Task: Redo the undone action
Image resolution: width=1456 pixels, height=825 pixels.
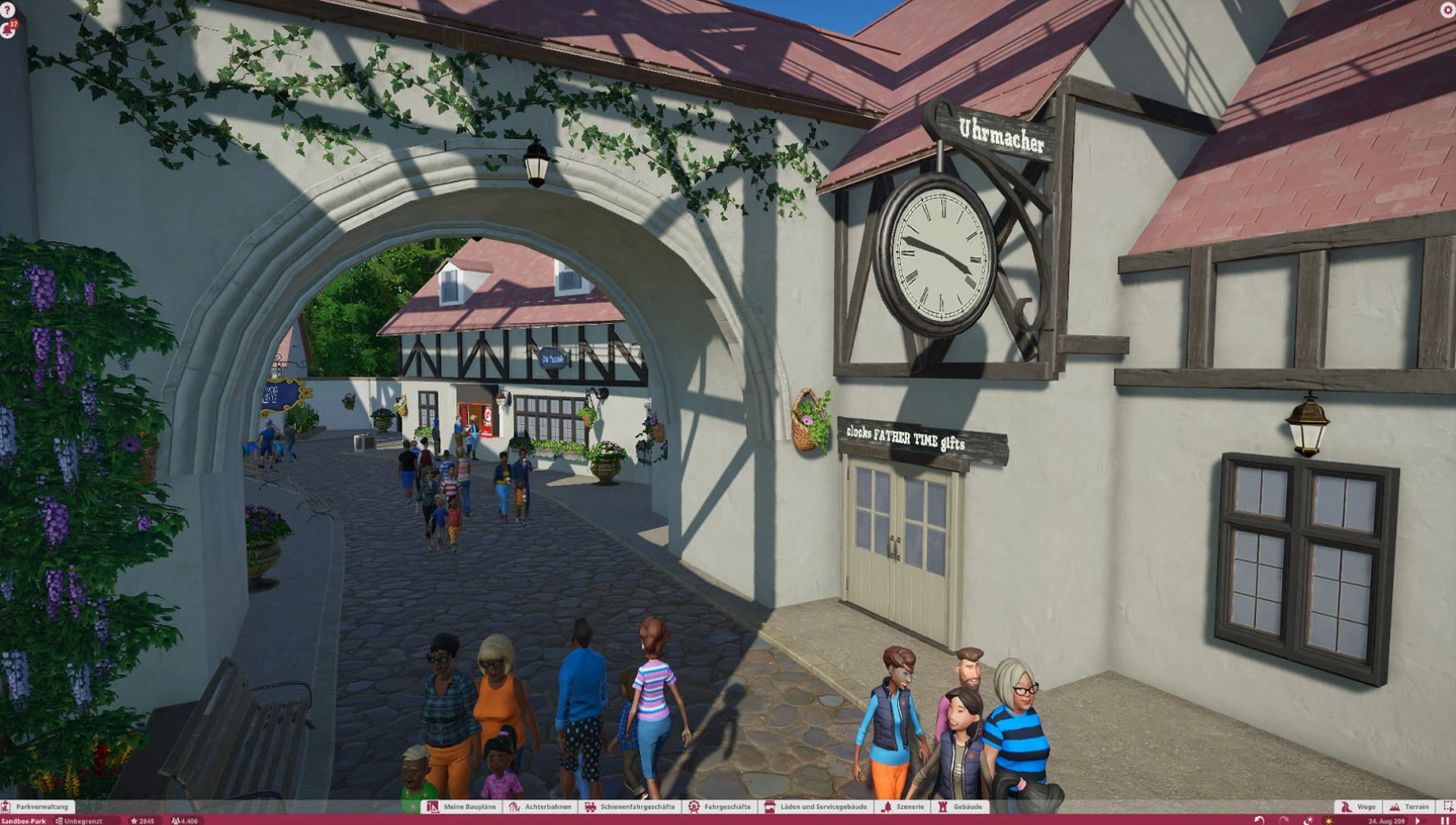Action: [x=1284, y=820]
